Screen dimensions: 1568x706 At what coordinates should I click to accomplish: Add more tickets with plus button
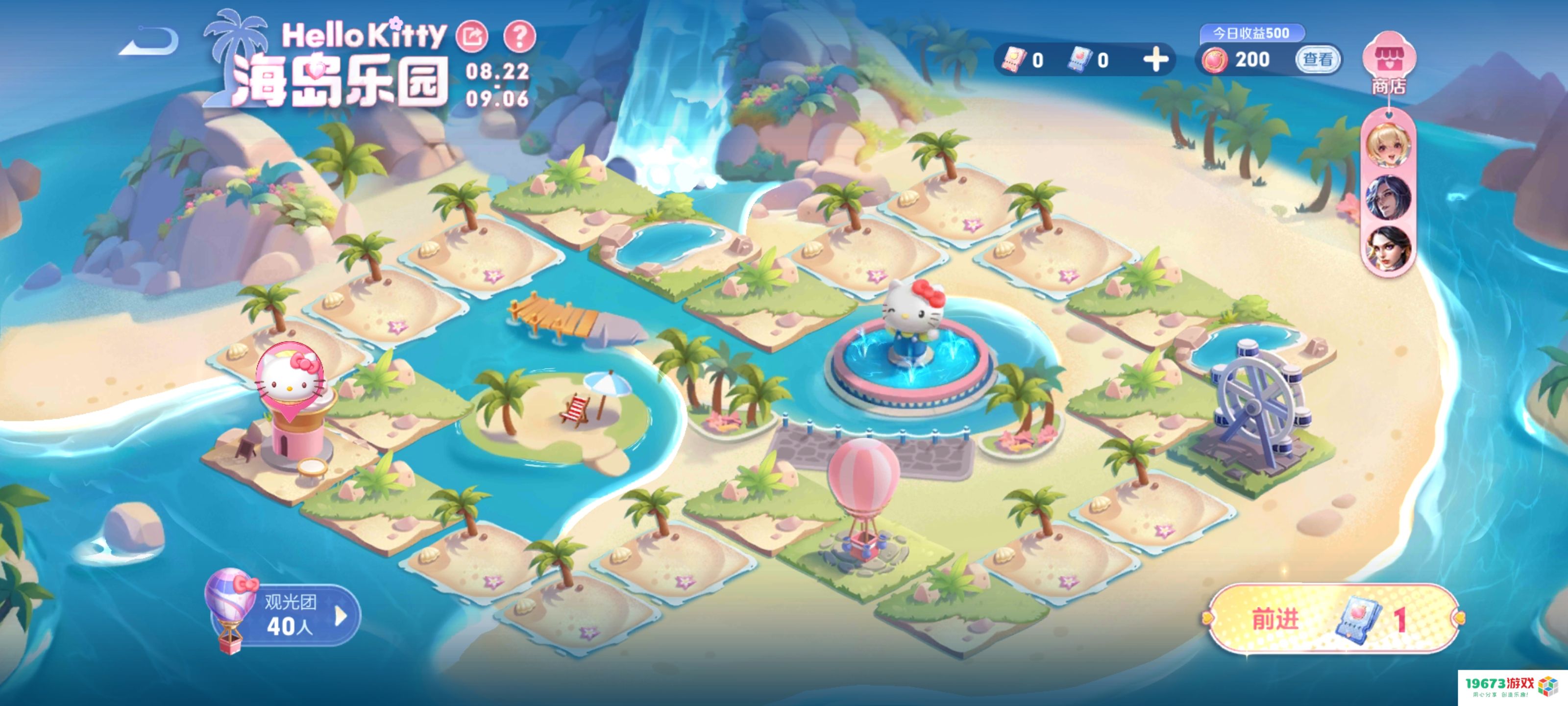(x=1155, y=60)
